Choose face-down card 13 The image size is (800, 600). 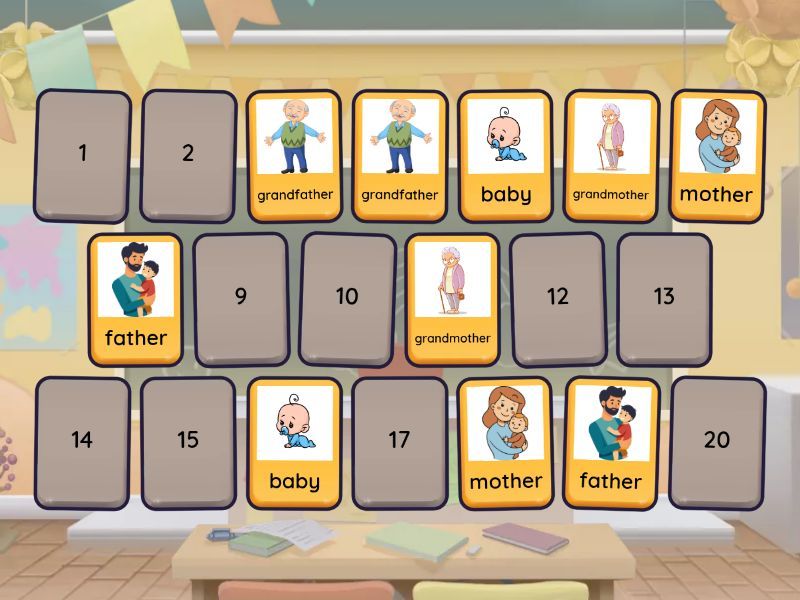pyautogui.click(x=664, y=297)
